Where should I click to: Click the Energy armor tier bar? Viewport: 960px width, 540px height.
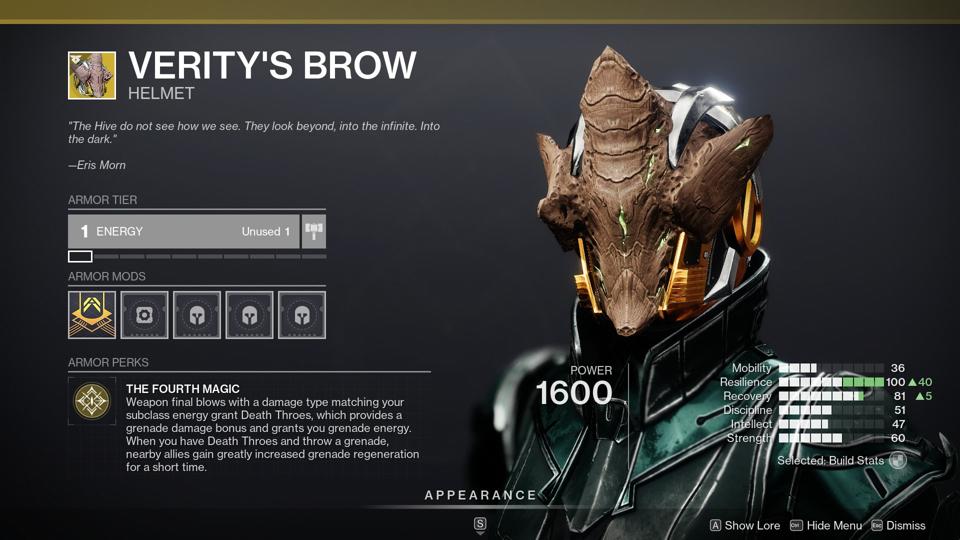click(184, 231)
